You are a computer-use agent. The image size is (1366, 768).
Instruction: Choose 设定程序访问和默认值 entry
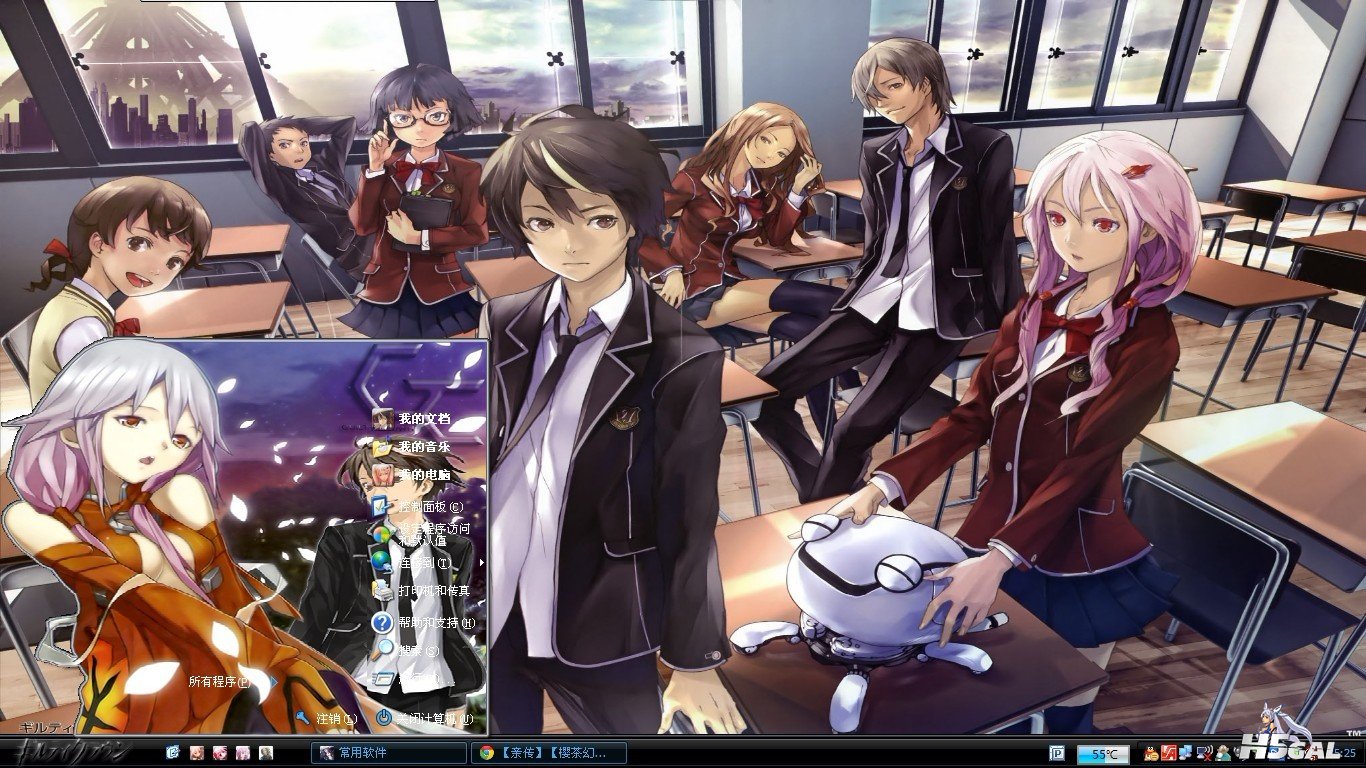pyautogui.click(x=430, y=533)
